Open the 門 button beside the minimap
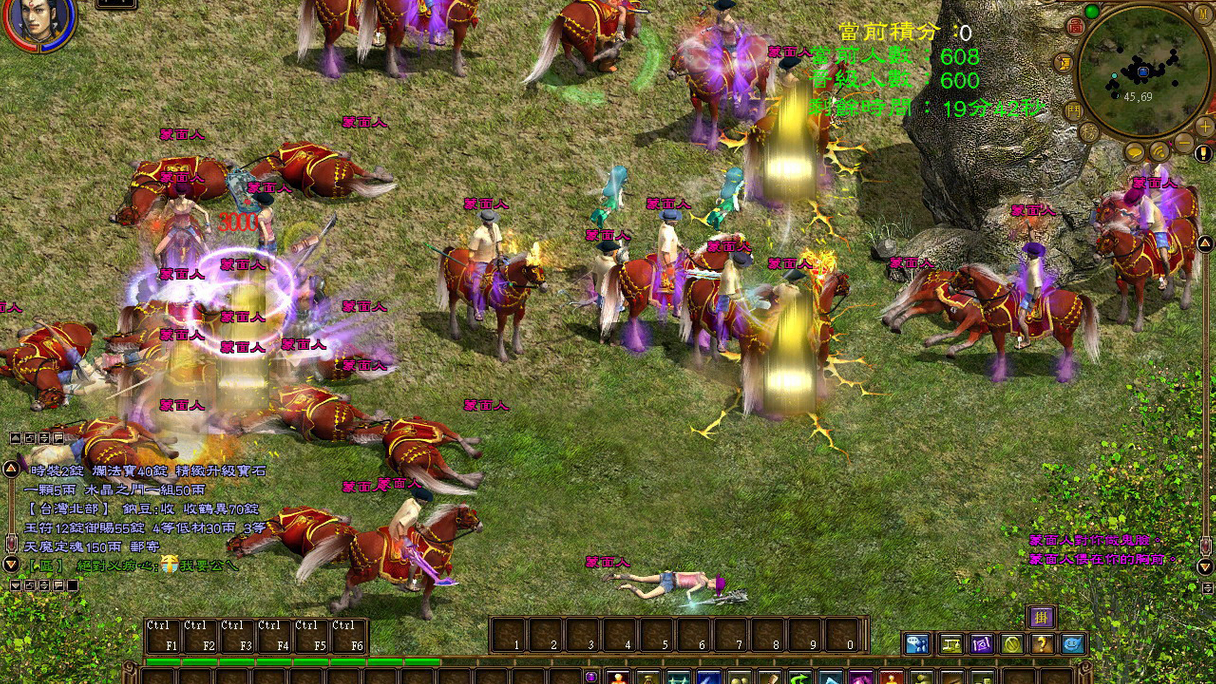This screenshot has height=684, width=1216. (1073, 109)
